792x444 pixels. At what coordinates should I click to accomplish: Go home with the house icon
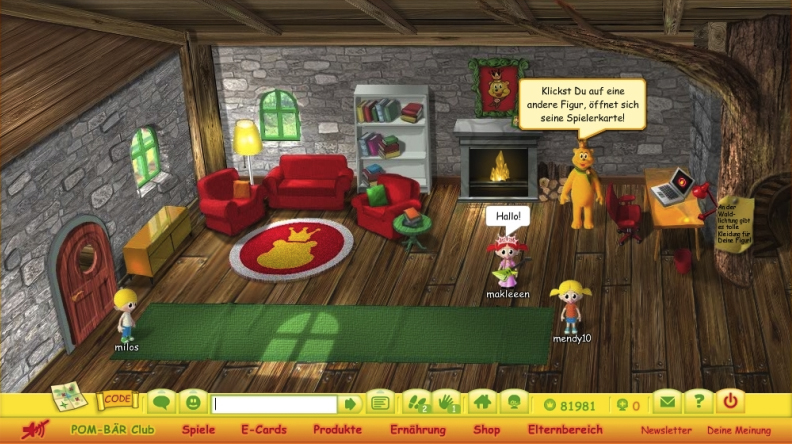click(x=482, y=403)
